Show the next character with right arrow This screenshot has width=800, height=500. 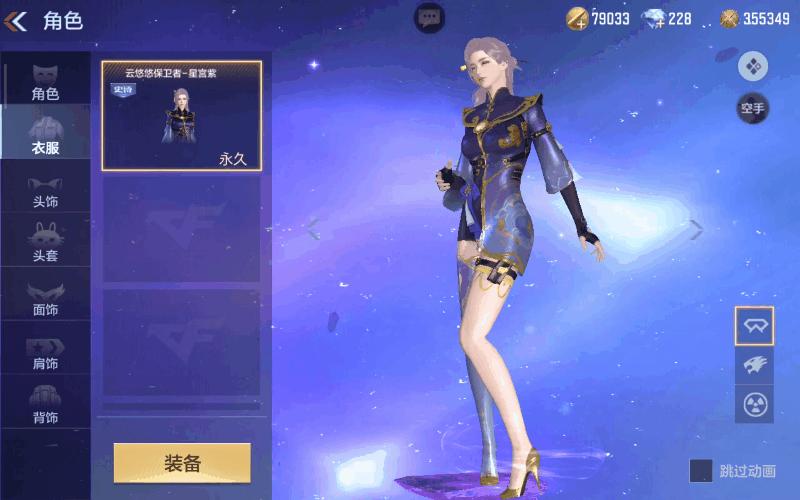click(x=697, y=230)
